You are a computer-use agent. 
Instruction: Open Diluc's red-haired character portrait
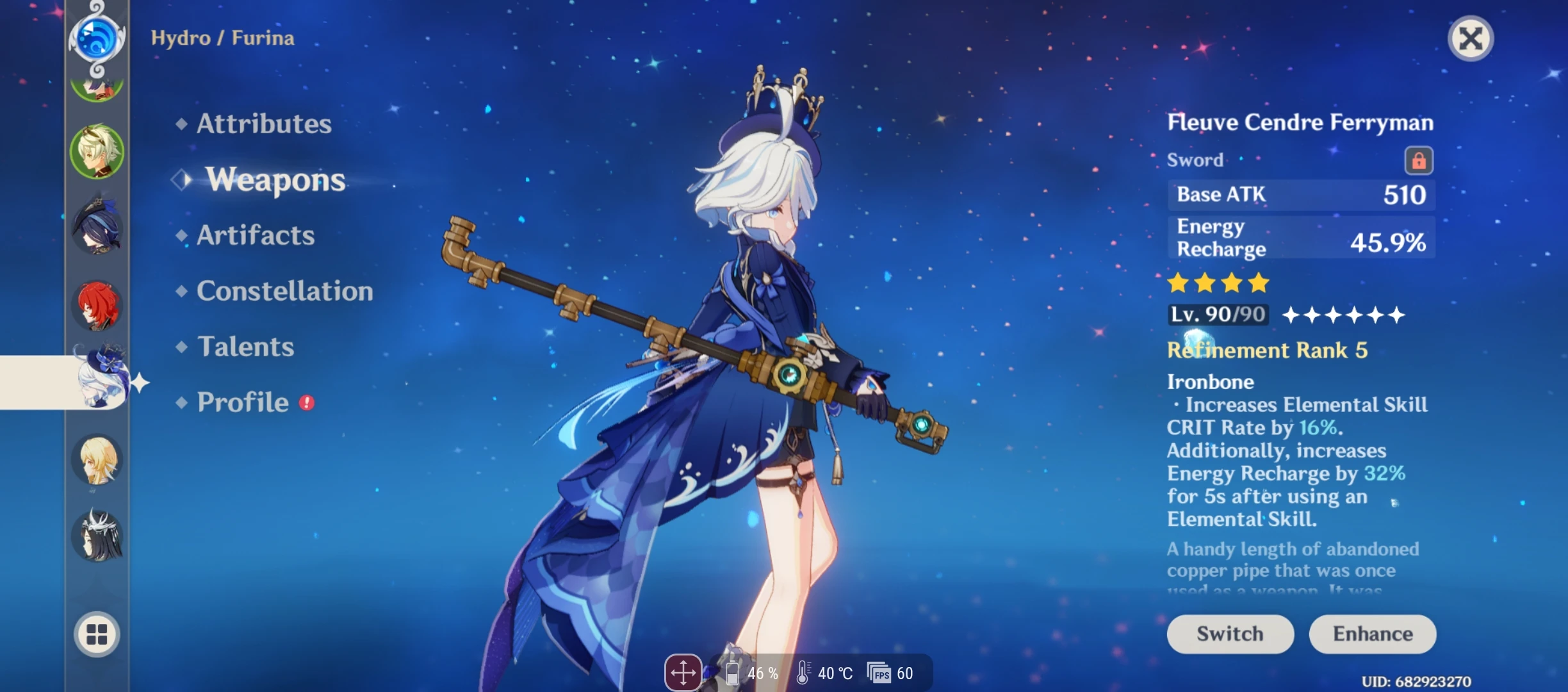[97, 306]
